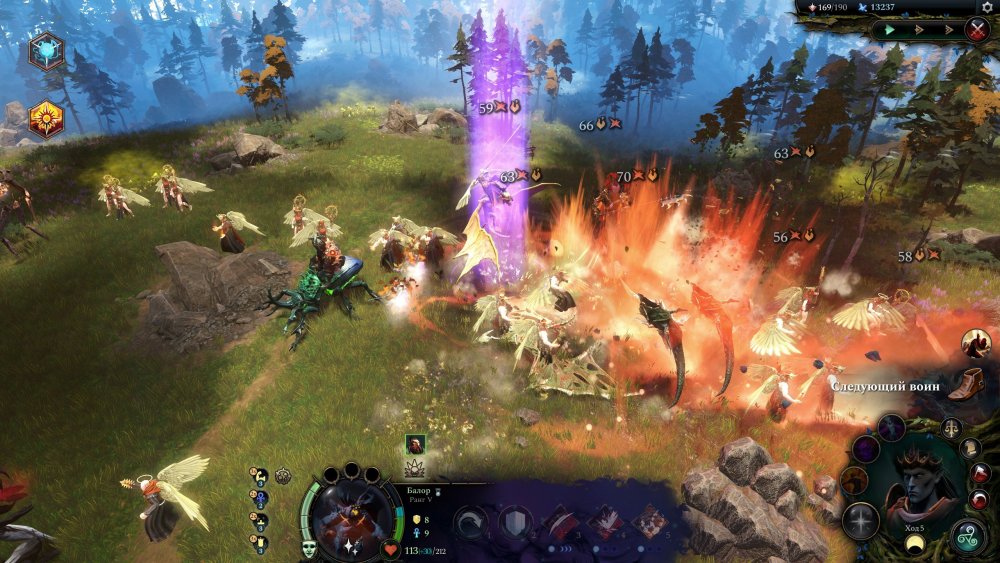Image resolution: width=1000 pixels, height=563 pixels.
Task: Toggle auto-battle crossed swords button
Action: pos(976,30)
